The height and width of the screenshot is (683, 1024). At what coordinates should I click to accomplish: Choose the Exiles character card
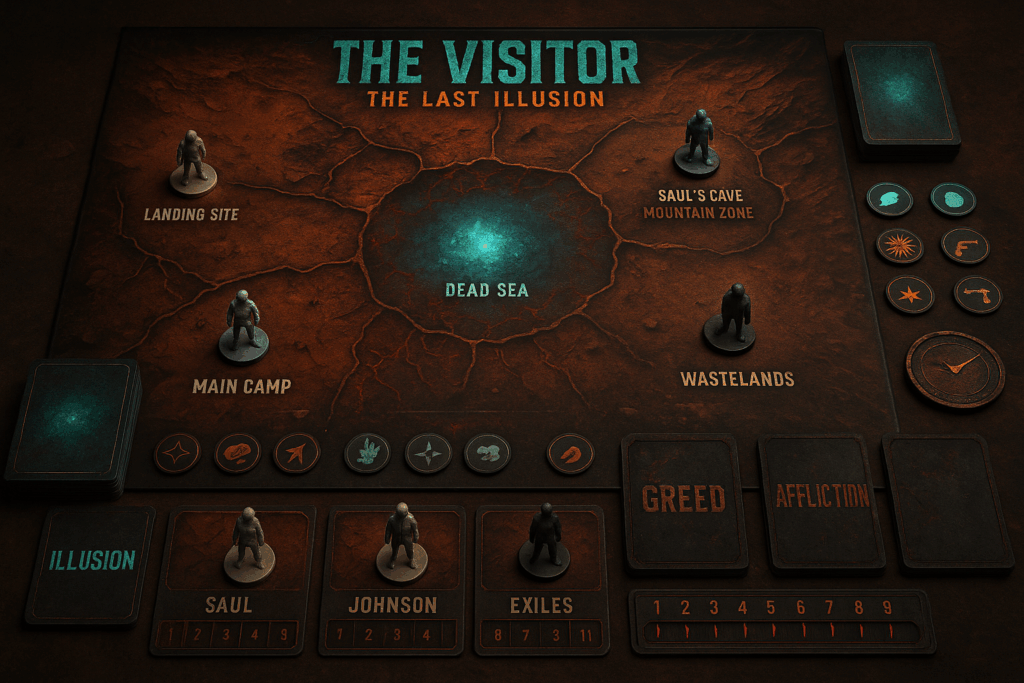(x=541, y=578)
